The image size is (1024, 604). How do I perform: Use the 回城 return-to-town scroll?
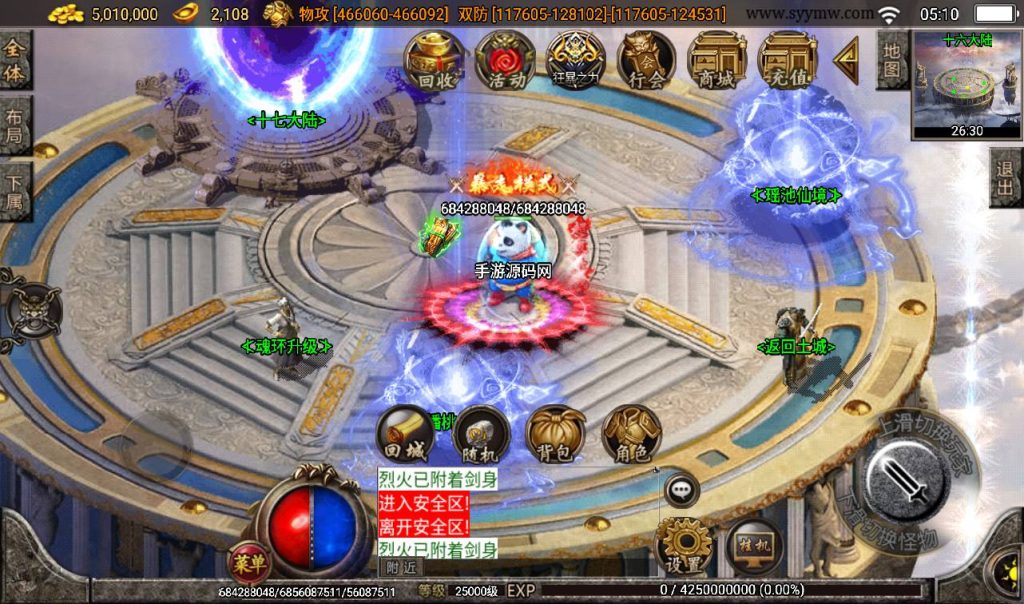point(405,435)
